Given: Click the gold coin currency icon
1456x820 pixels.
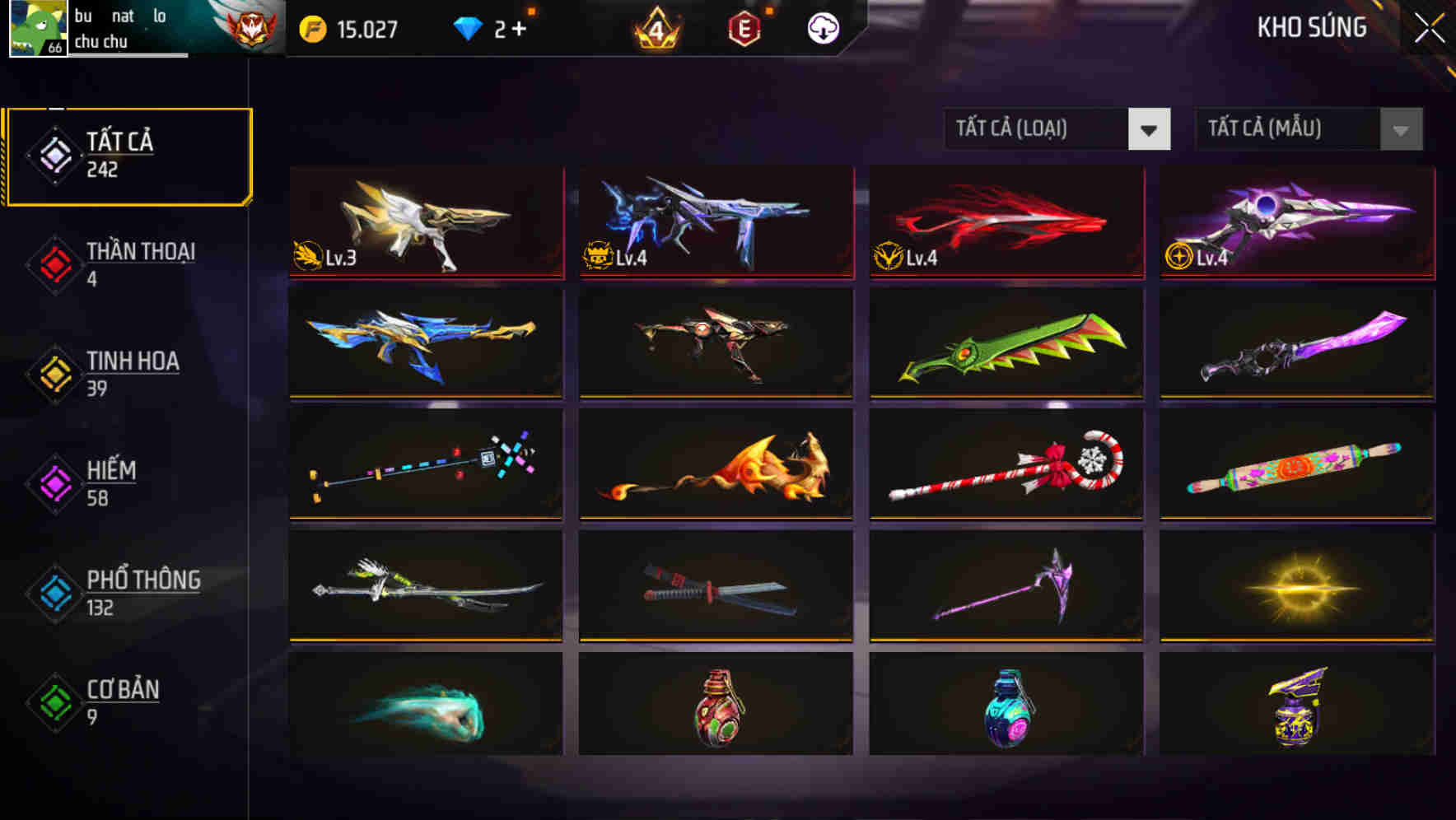Looking at the screenshot, I should pyautogui.click(x=310, y=27).
